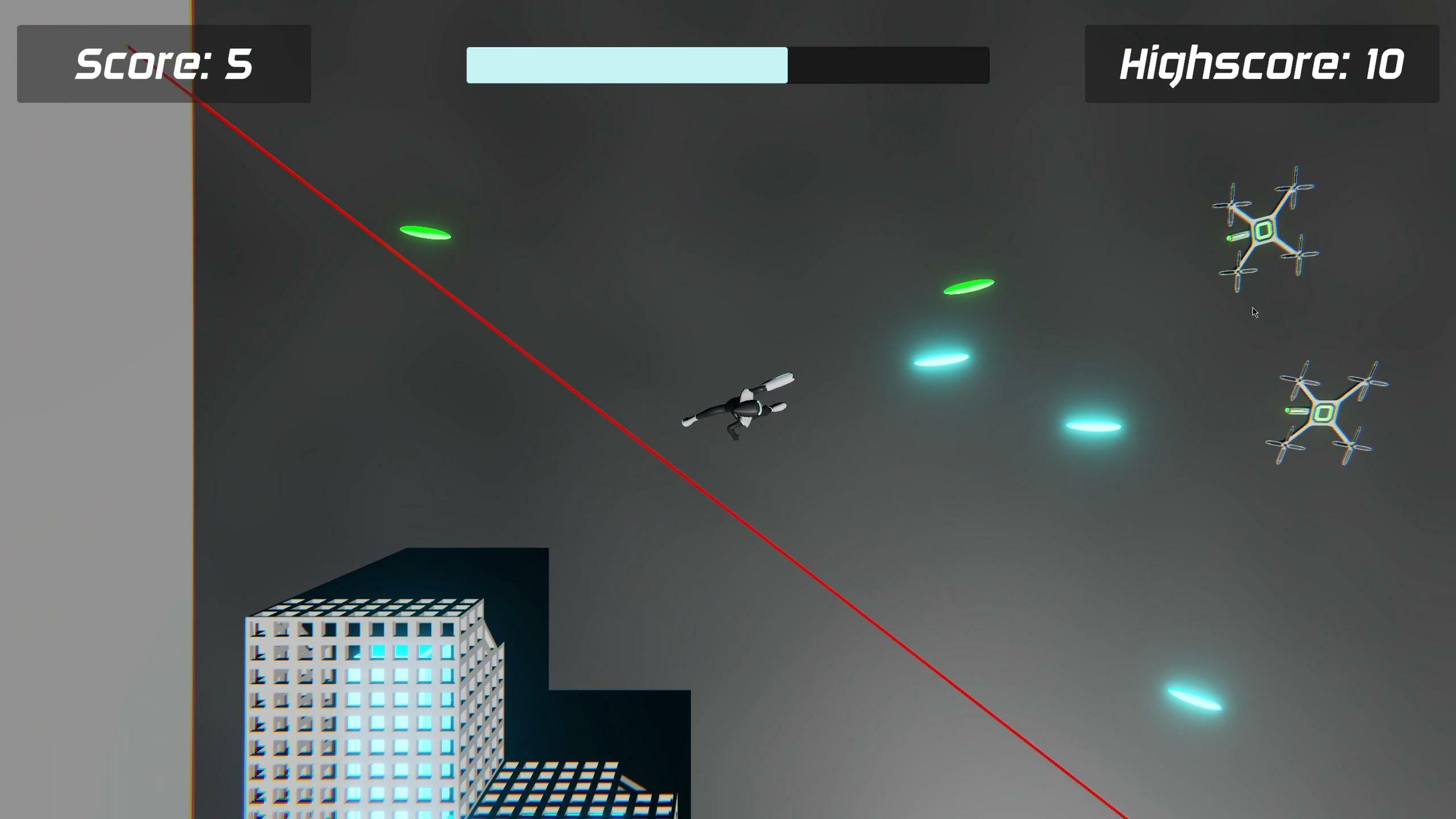This screenshot has width=1456, height=819.
Task: Select the upper cyan glowing disc
Action: (x=941, y=358)
